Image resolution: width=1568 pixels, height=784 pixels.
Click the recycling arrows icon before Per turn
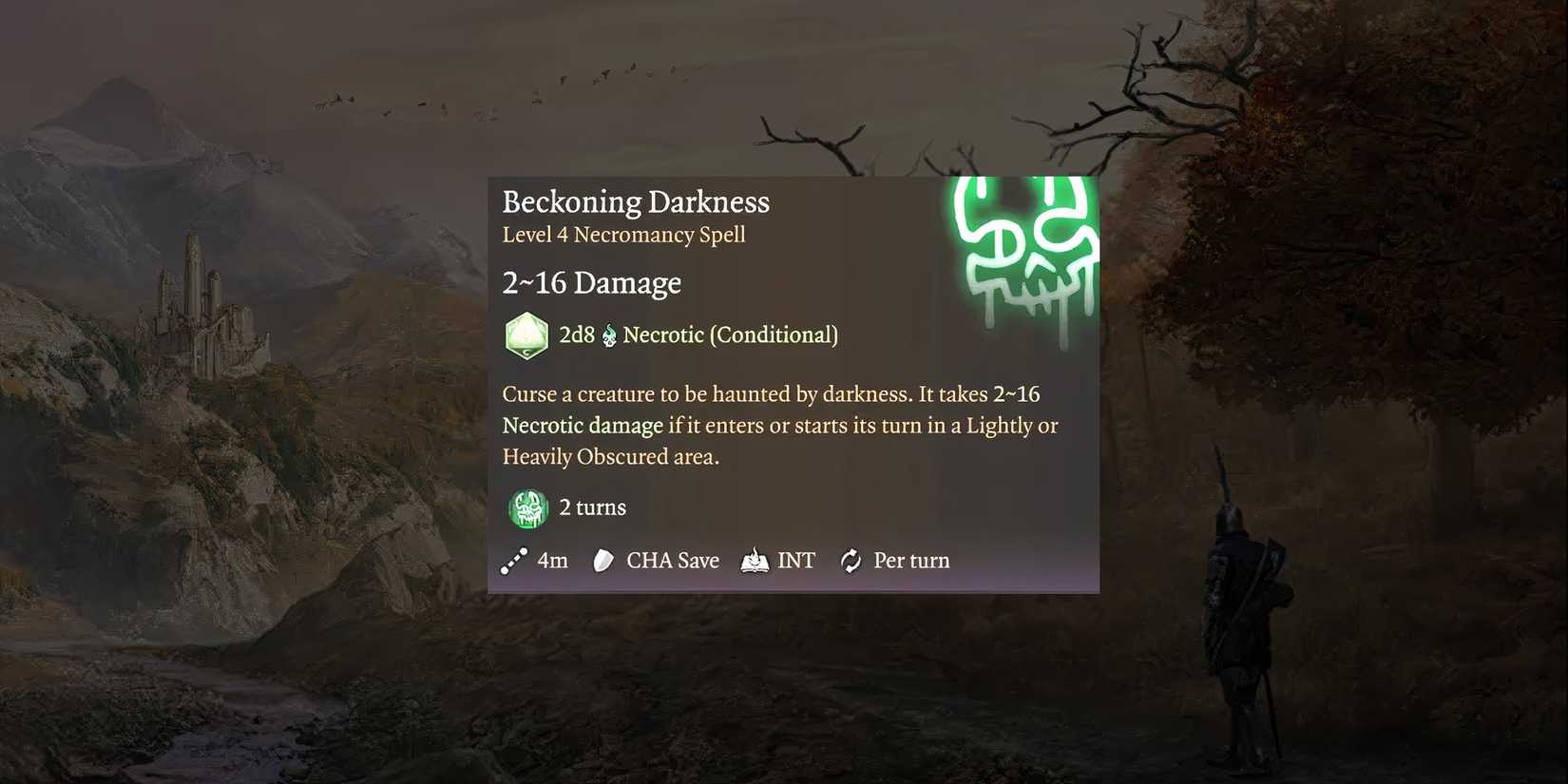click(851, 561)
